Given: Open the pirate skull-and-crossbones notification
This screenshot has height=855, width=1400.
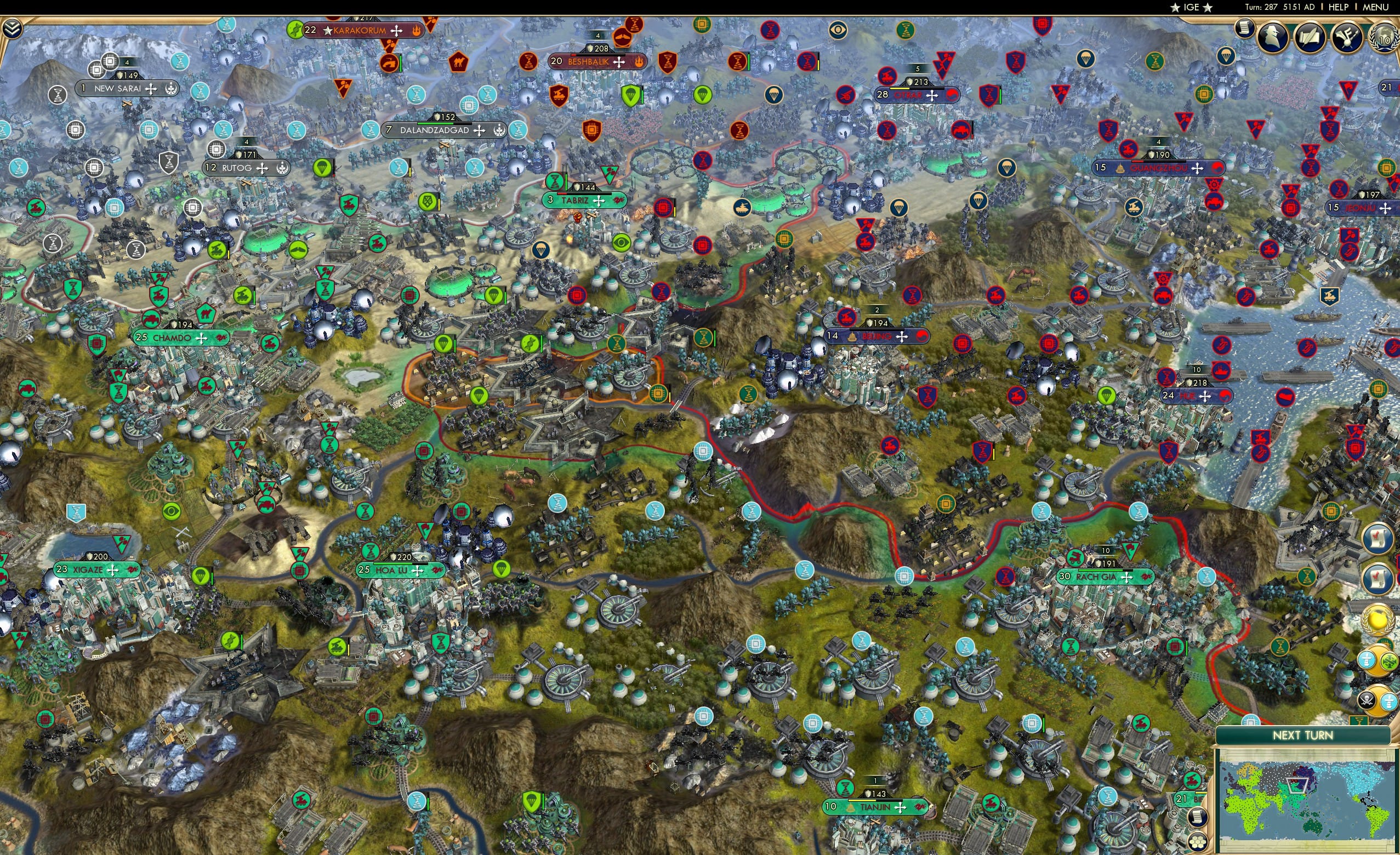Looking at the screenshot, I should point(1368,699).
